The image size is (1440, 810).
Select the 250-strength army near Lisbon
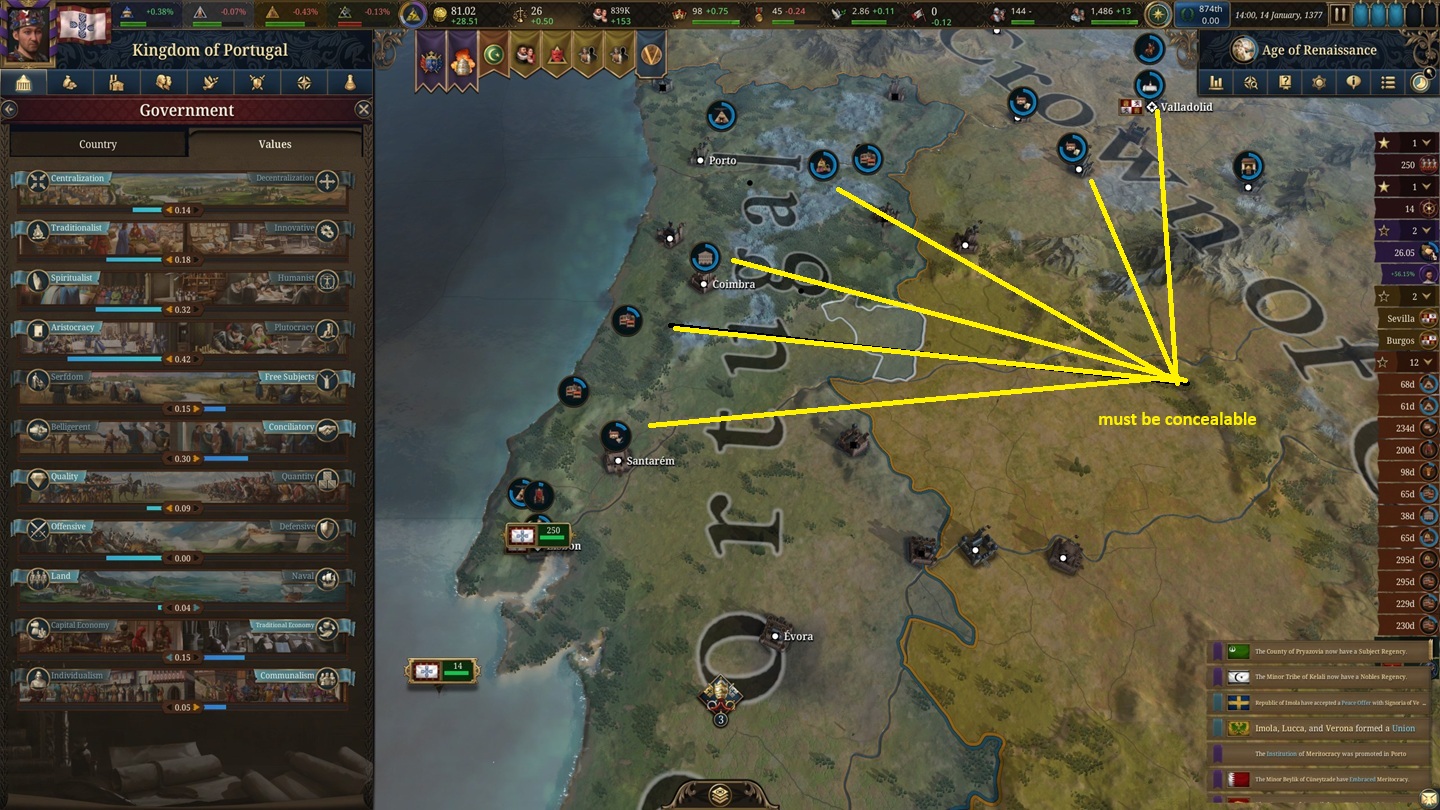coord(537,535)
